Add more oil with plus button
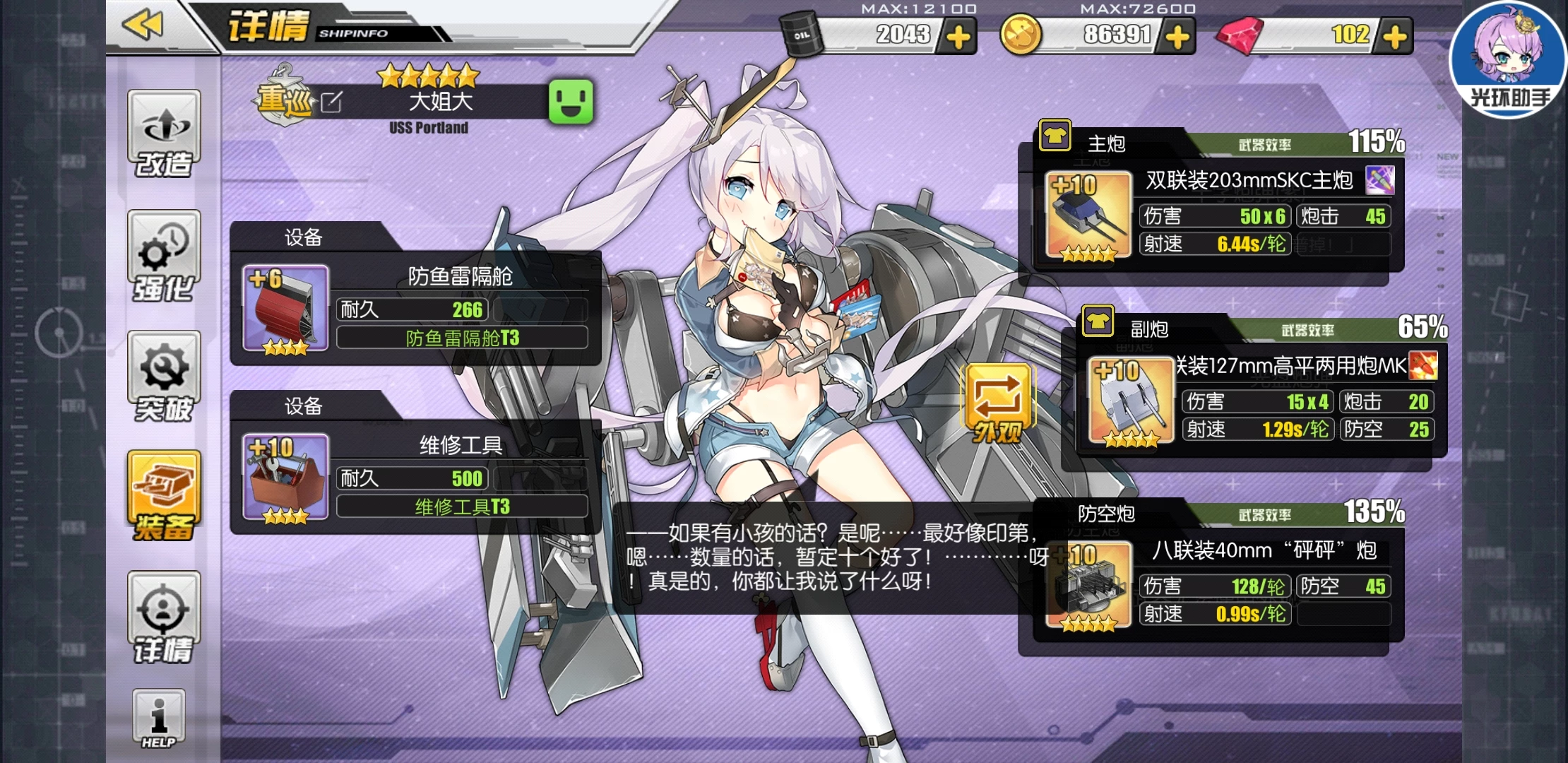This screenshot has width=1568, height=763. [x=958, y=37]
